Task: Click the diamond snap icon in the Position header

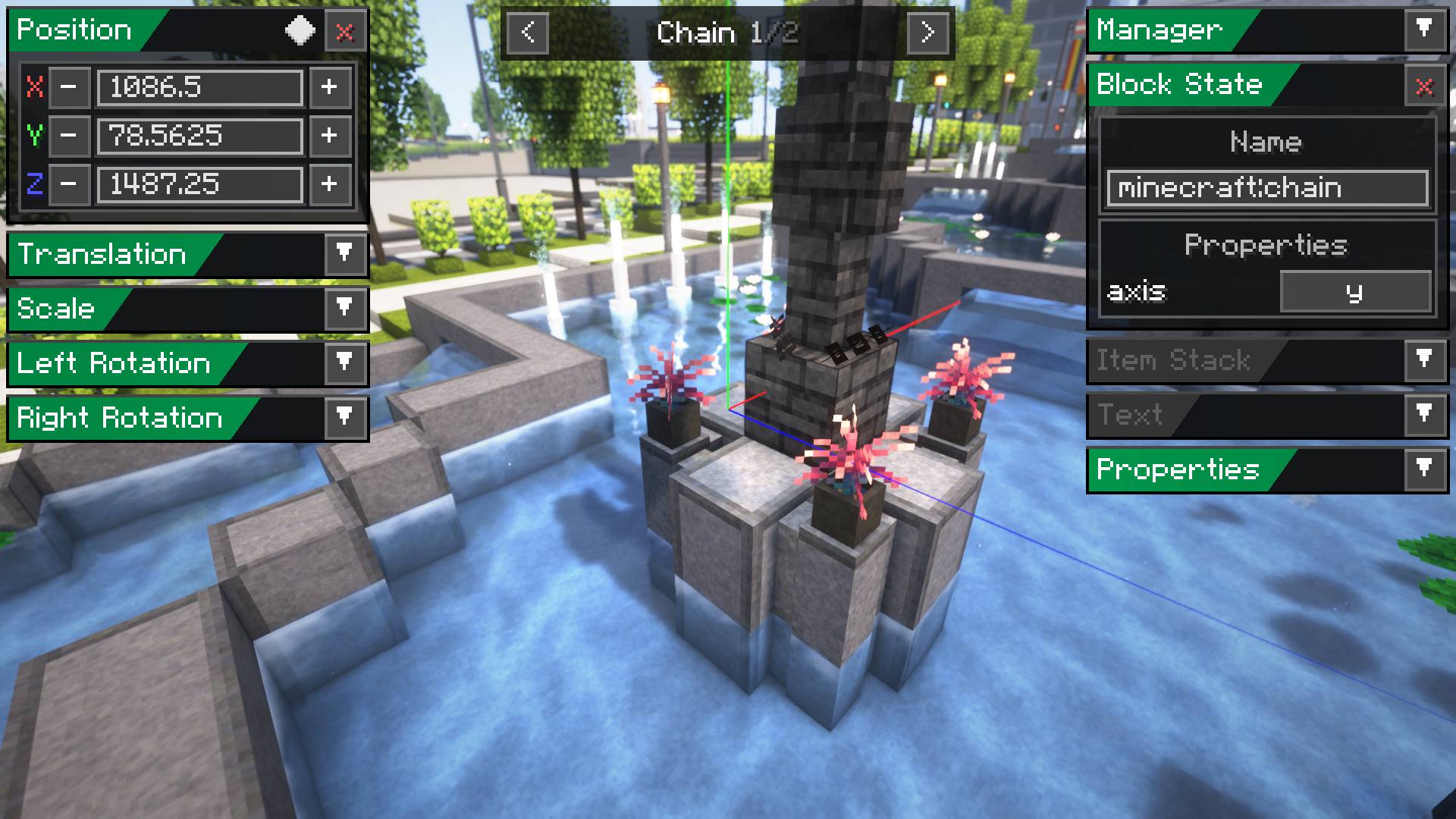Action: pyautogui.click(x=300, y=30)
